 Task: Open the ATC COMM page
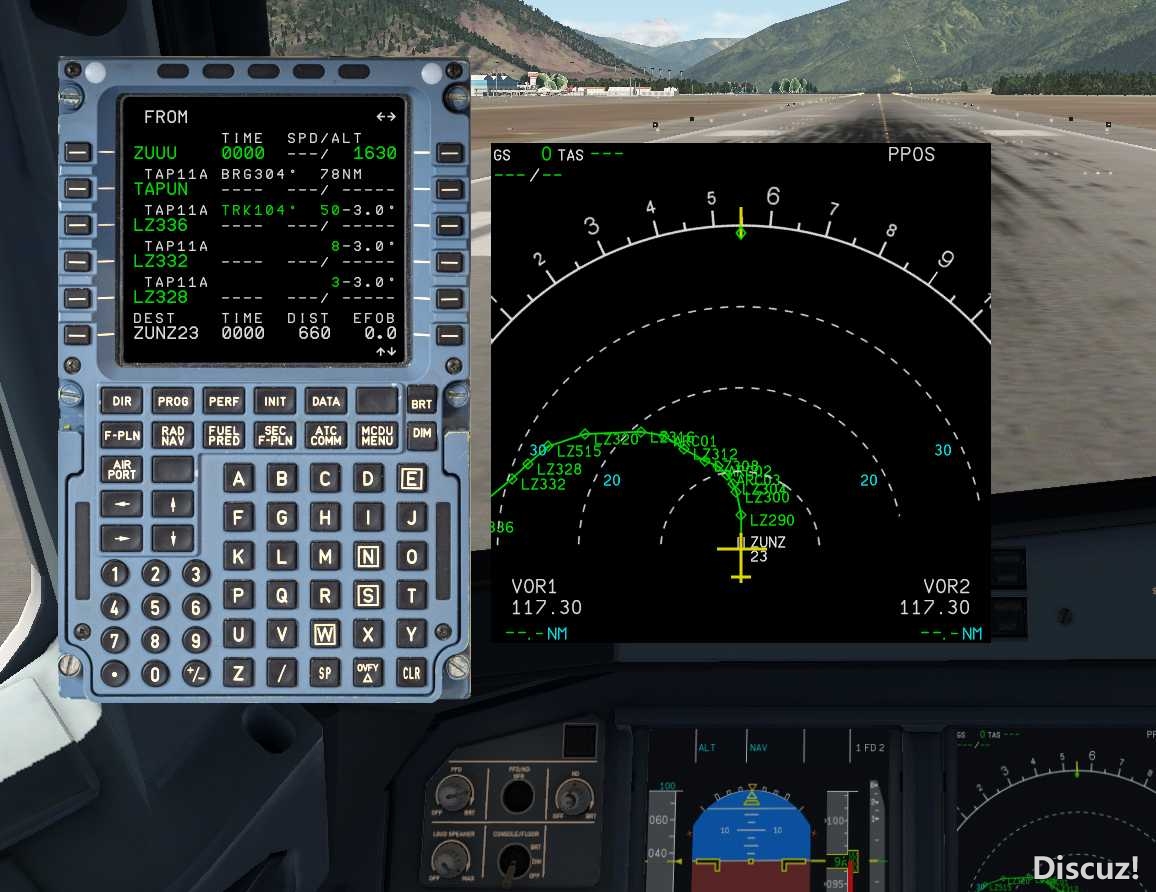(x=326, y=435)
